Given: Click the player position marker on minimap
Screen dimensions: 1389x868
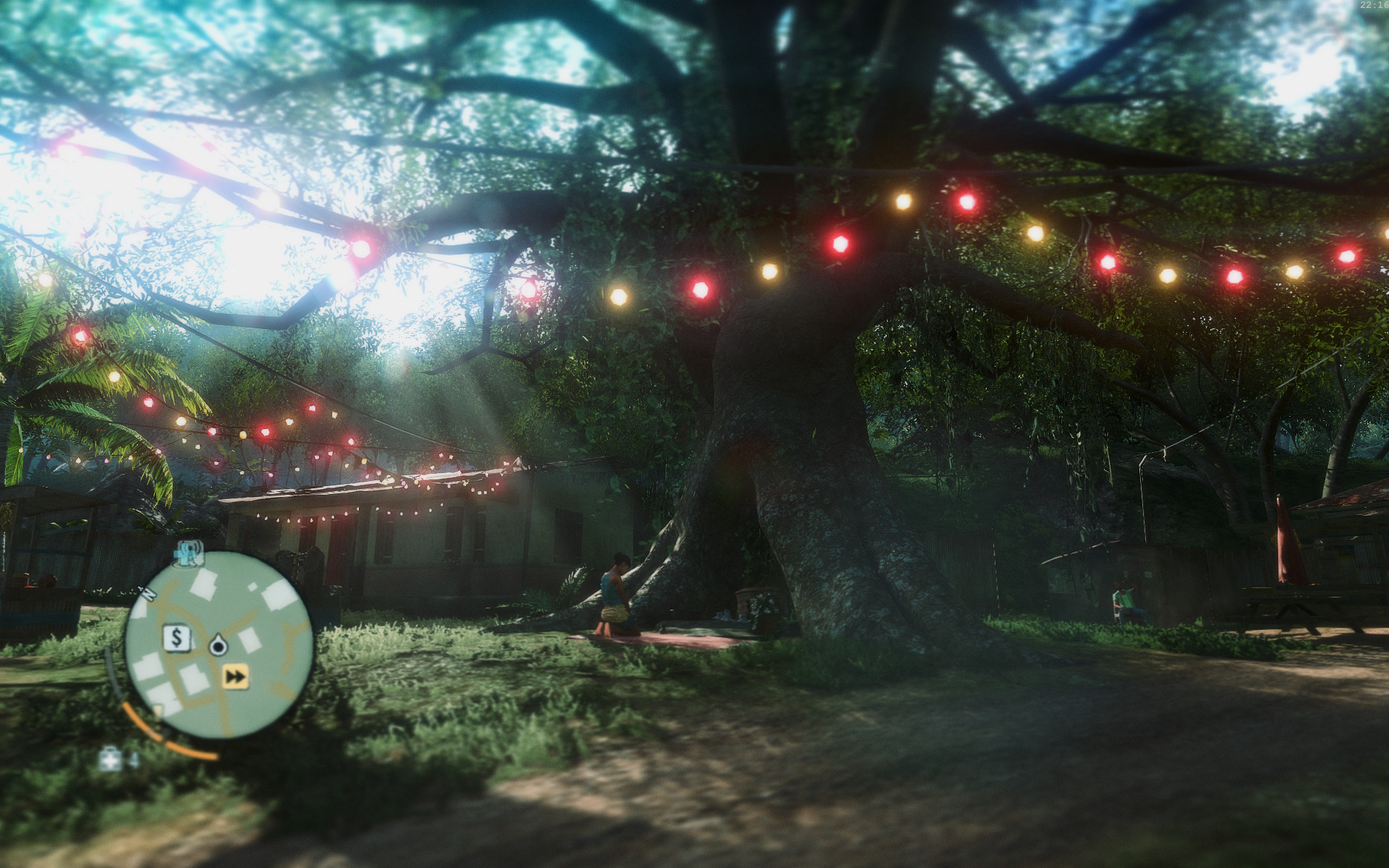Looking at the screenshot, I should [218, 645].
